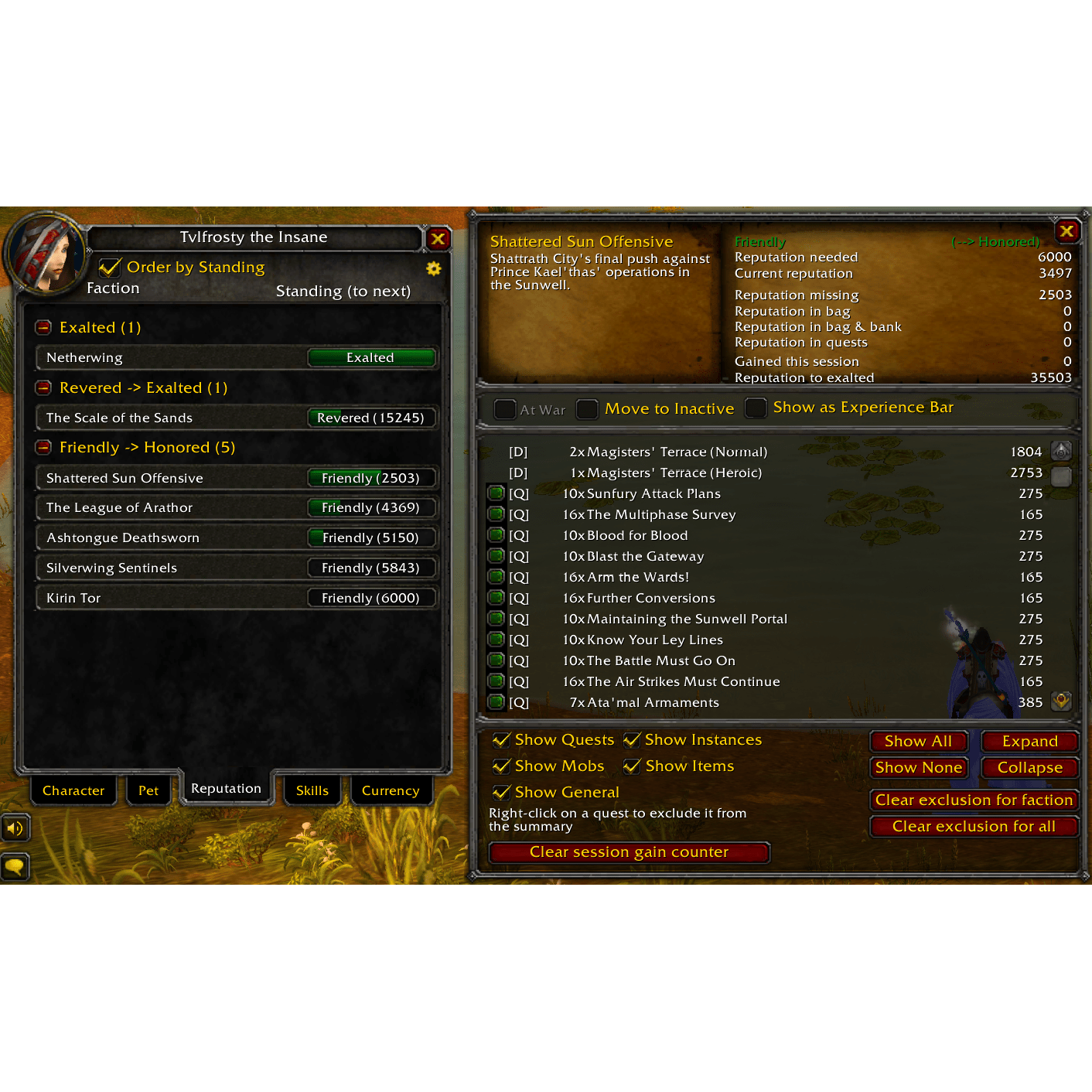Click Clear exclusion for faction

pos(974,800)
